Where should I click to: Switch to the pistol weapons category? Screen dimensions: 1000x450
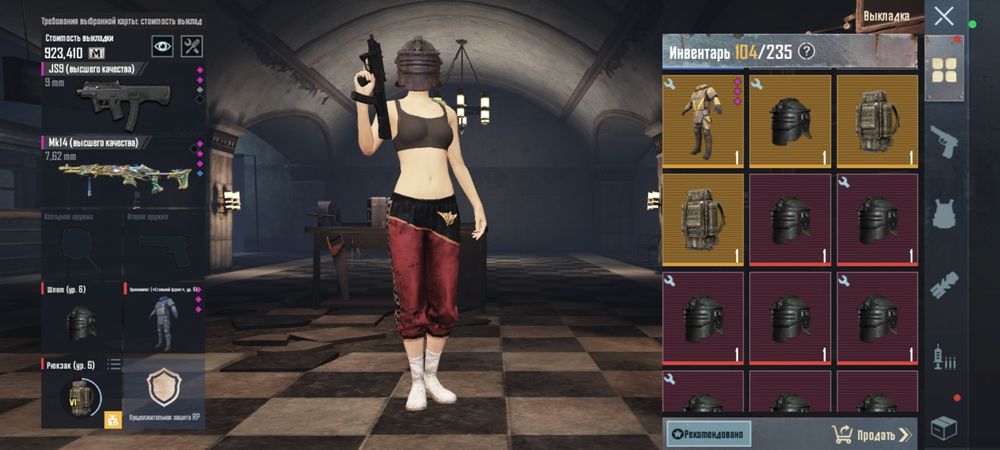click(x=944, y=141)
